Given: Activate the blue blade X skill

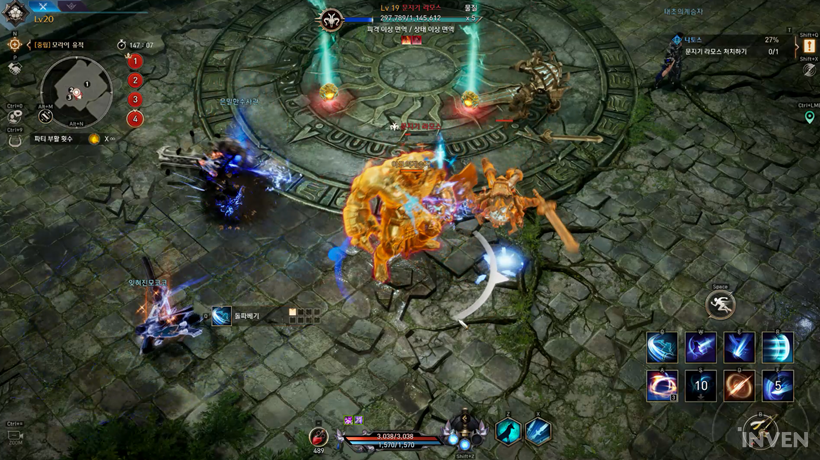Looking at the screenshot, I should pos(538,431).
